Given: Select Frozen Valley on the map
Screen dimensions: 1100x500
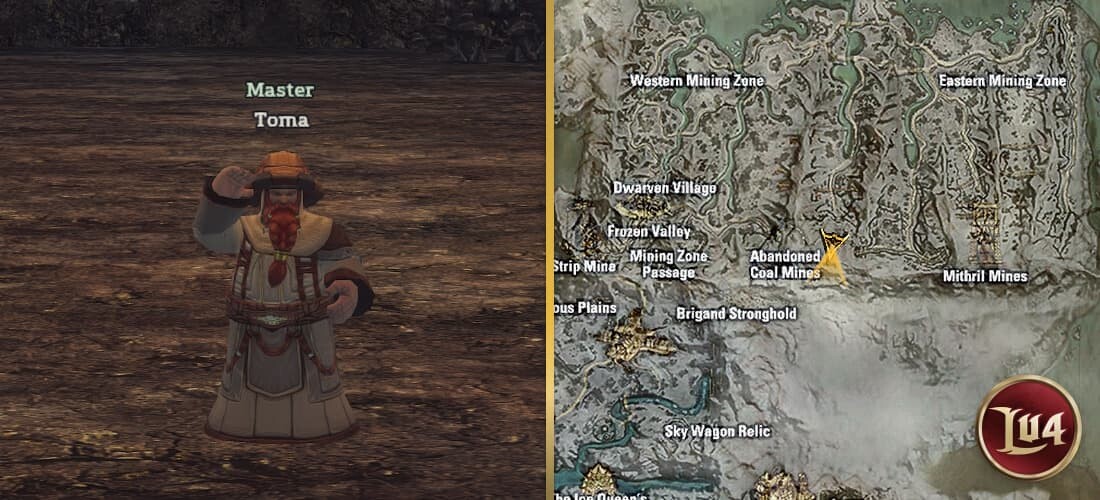Looking at the screenshot, I should 649,231.
